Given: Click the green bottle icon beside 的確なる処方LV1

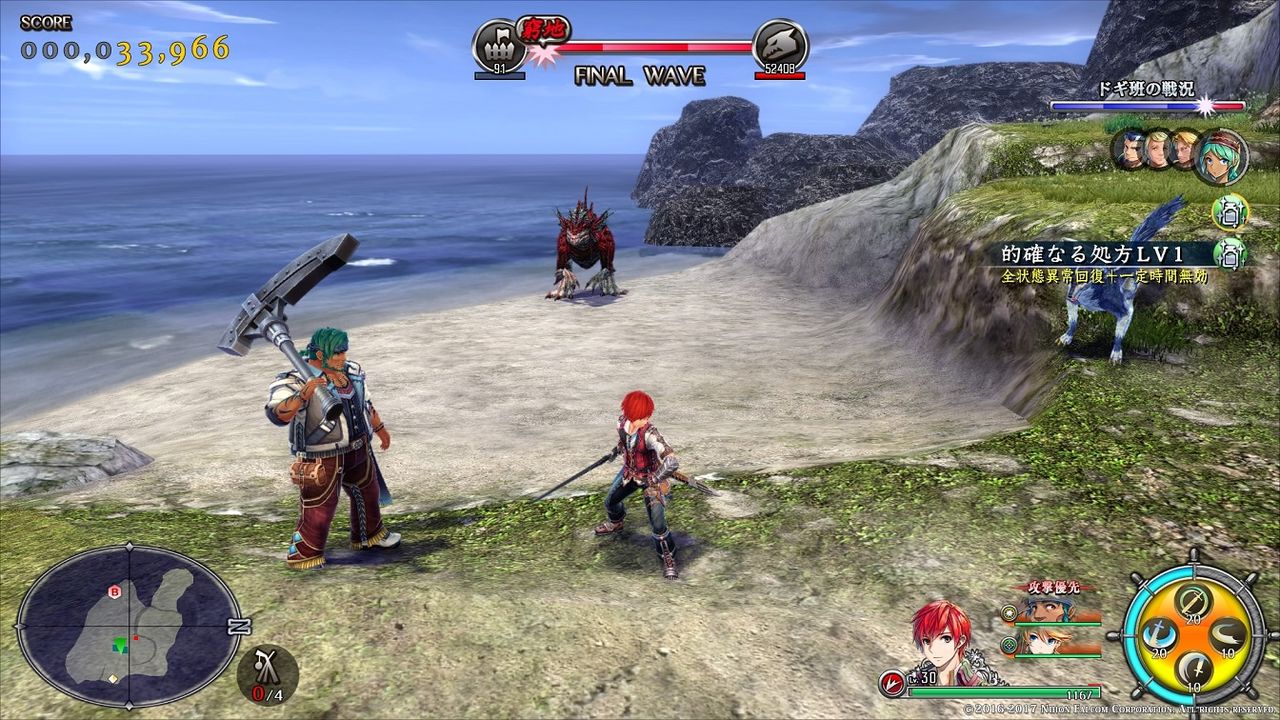Looking at the screenshot, I should click(1230, 251).
